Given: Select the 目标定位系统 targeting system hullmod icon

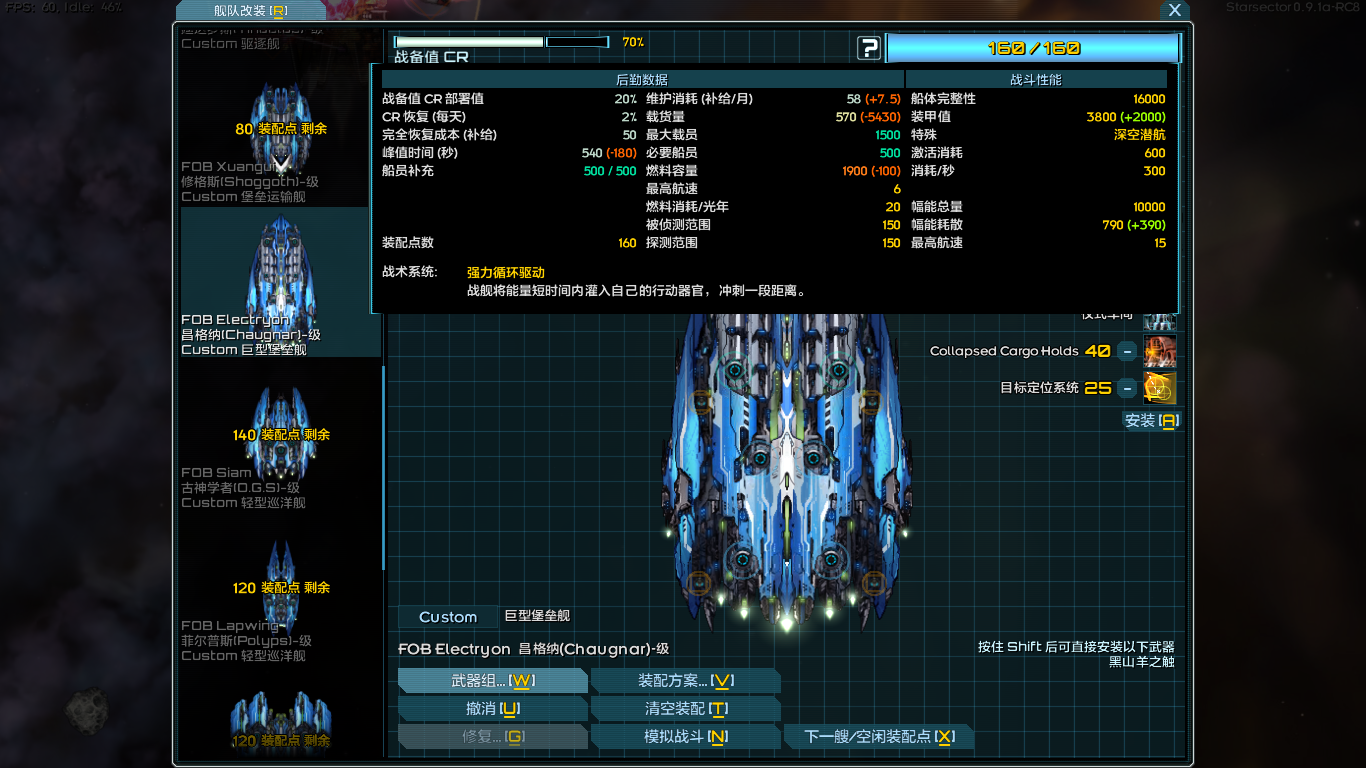Looking at the screenshot, I should coord(1159,388).
